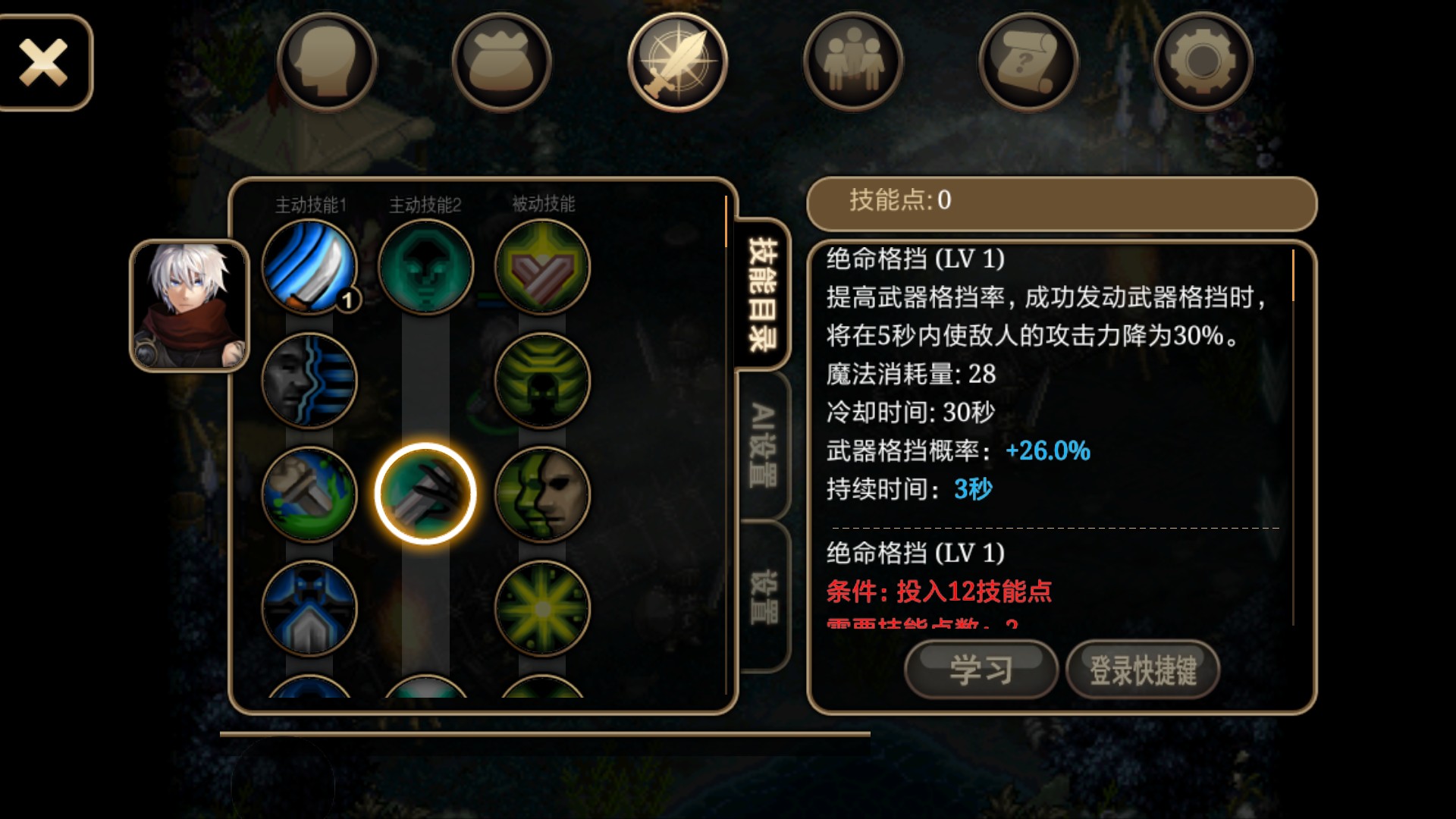Open the party members menu

coord(852,62)
